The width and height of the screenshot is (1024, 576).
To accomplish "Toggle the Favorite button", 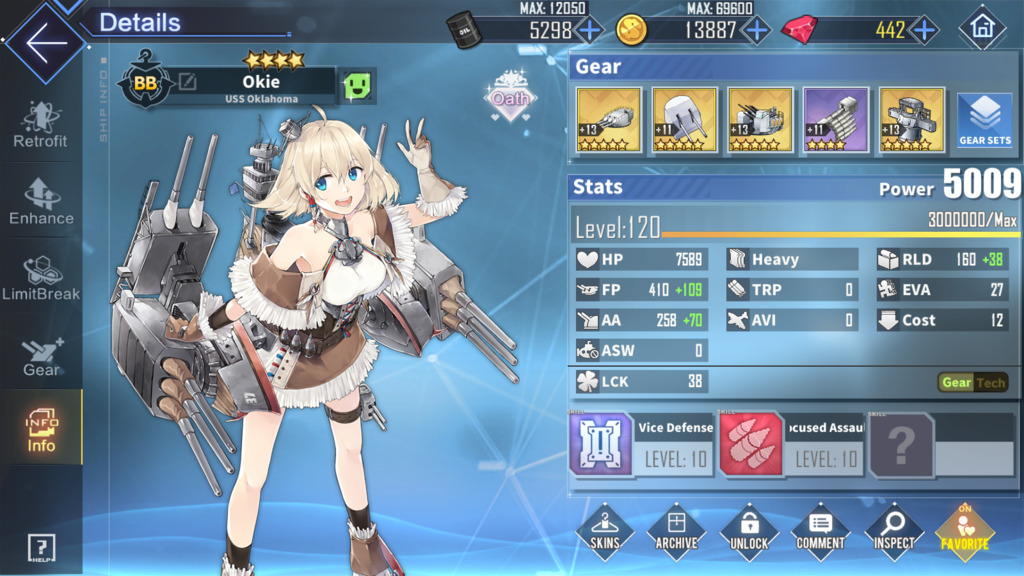I will 964,531.
